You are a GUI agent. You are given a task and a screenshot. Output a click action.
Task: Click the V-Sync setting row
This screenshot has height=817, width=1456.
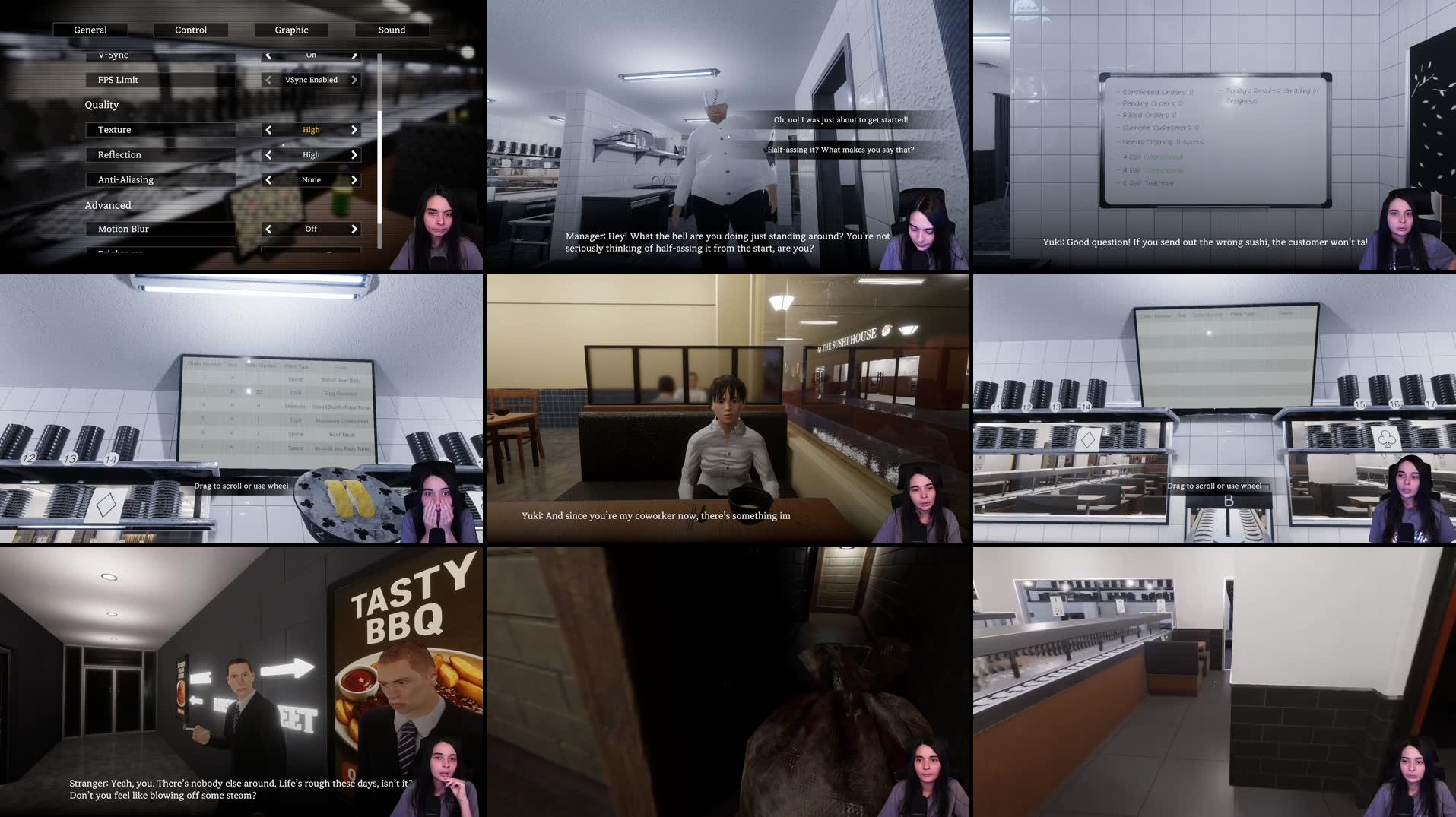click(160, 54)
